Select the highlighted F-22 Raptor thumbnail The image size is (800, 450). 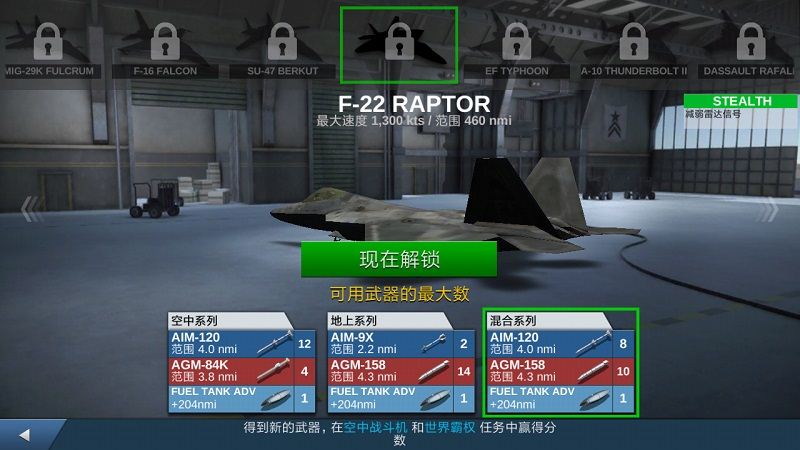pos(399,45)
